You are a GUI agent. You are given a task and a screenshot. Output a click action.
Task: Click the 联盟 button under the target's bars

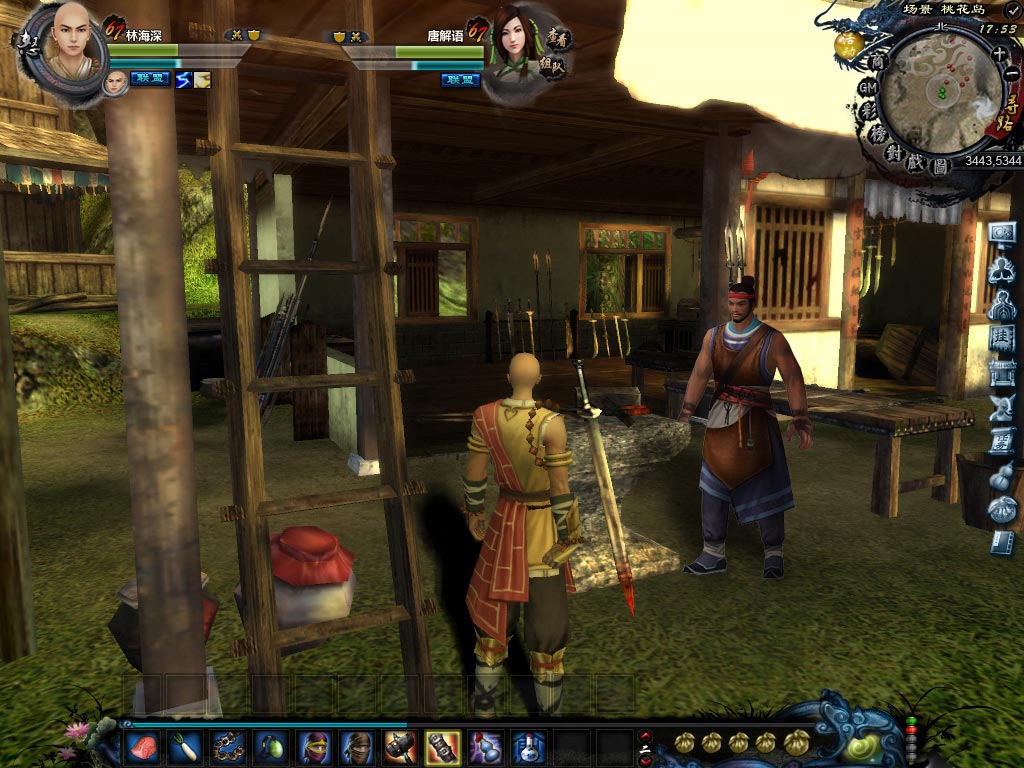[461, 79]
